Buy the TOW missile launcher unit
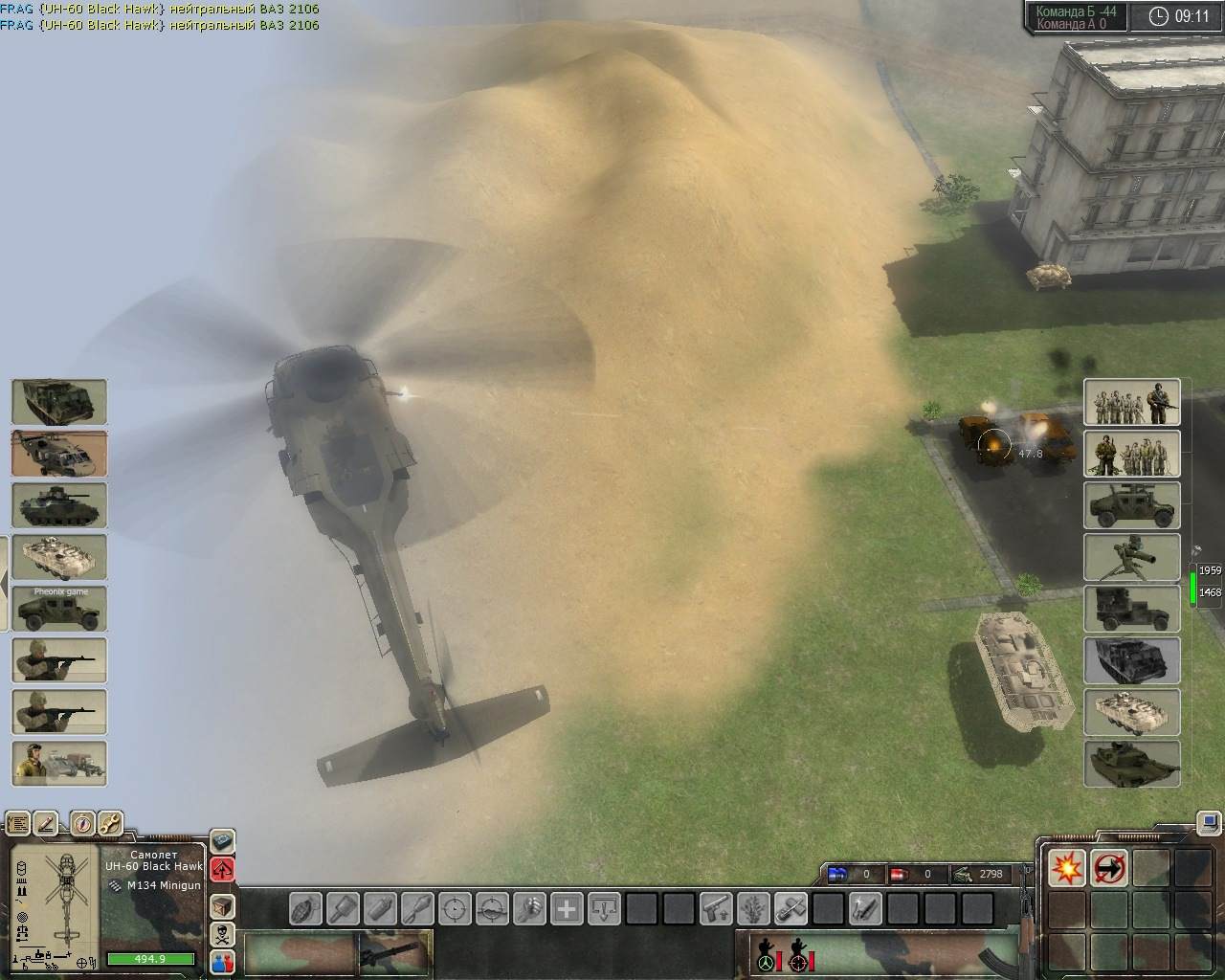1225x980 pixels. pyautogui.click(x=1131, y=557)
